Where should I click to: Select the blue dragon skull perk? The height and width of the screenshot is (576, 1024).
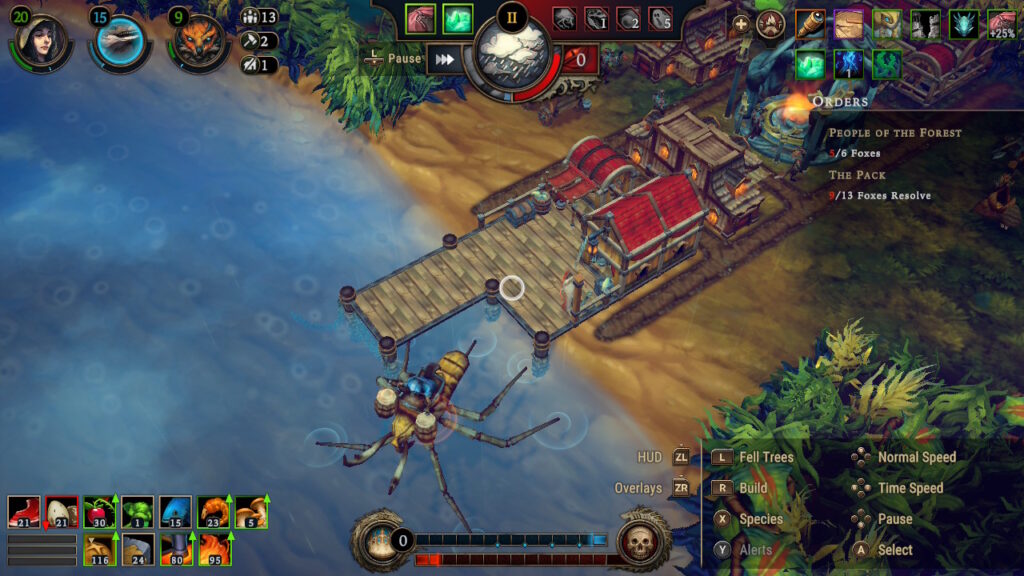pos(964,24)
